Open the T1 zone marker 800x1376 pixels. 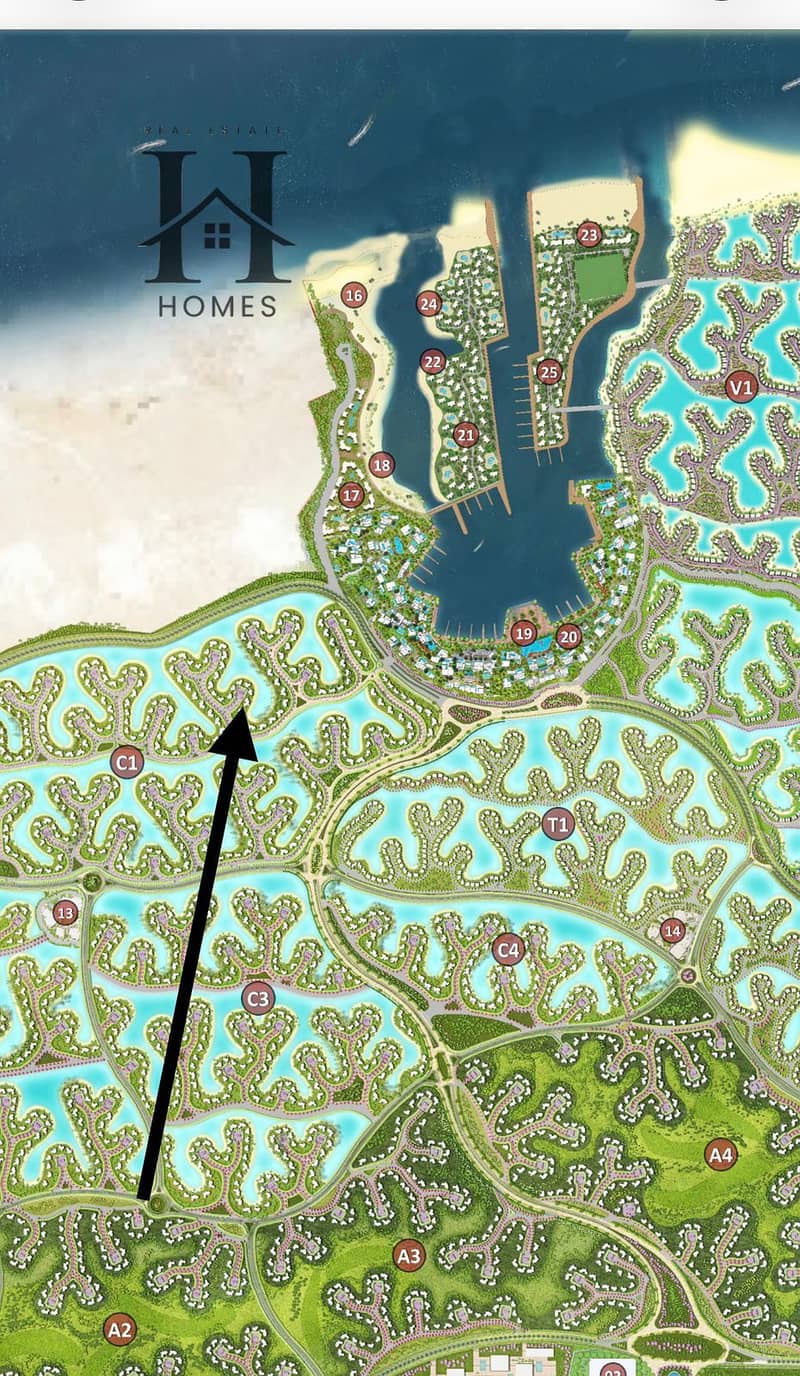click(x=557, y=825)
